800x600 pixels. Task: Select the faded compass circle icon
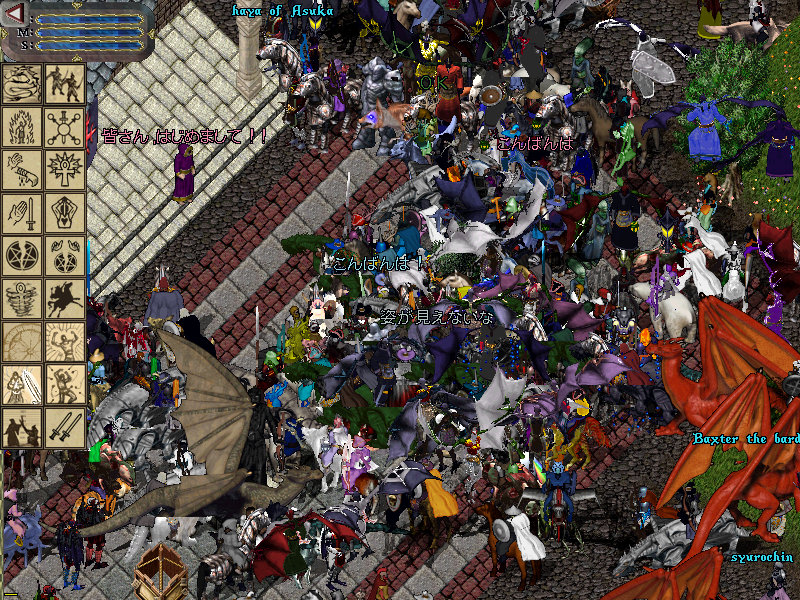point(22,342)
